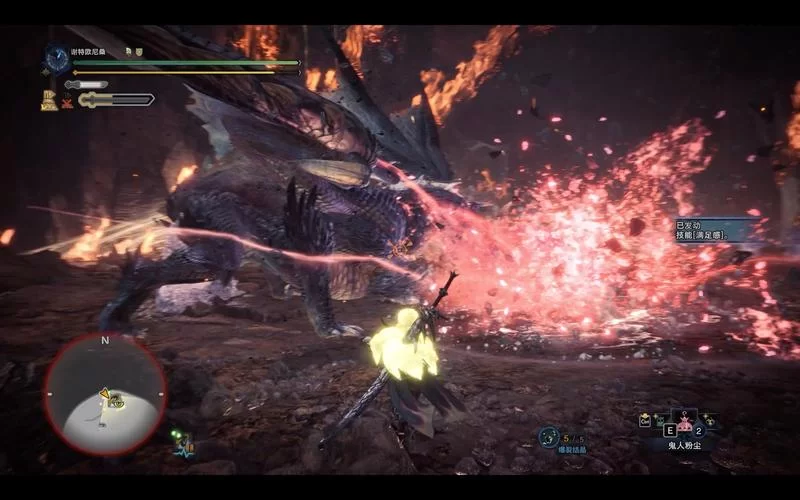Select the gold attack buff status icon

click(x=48, y=99)
